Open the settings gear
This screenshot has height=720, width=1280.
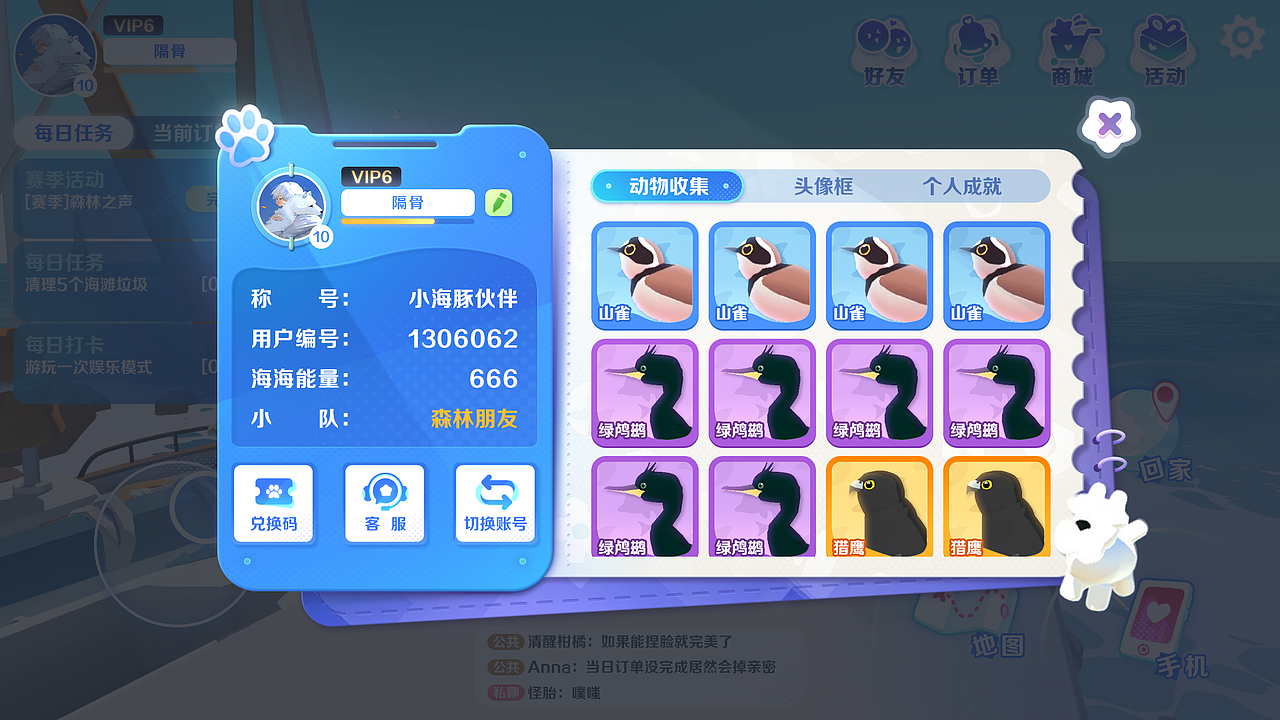[1241, 37]
